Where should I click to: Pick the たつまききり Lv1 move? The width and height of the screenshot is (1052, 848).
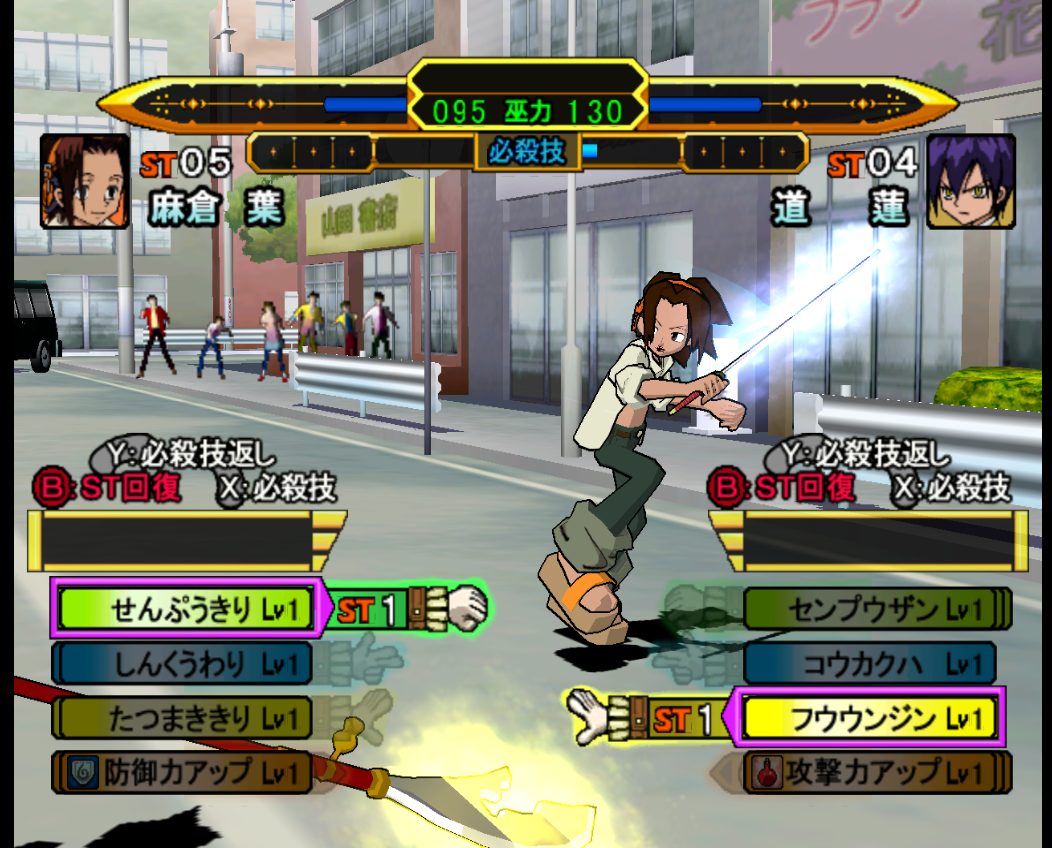pyautogui.click(x=183, y=718)
